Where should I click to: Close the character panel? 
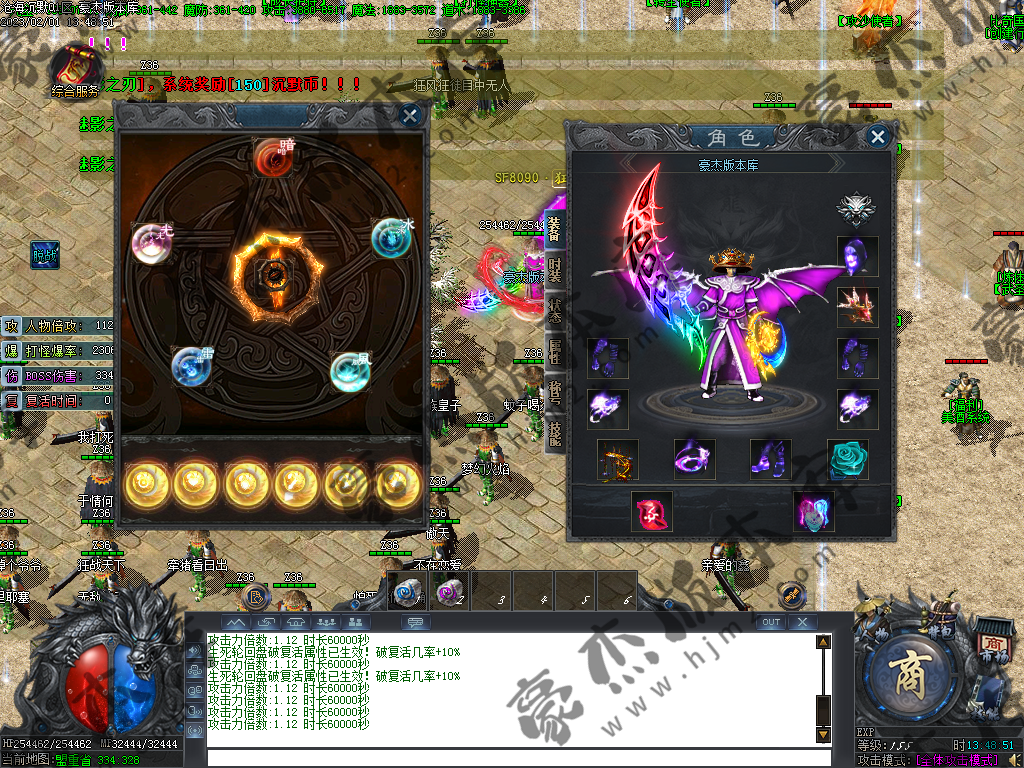point(877,137)
